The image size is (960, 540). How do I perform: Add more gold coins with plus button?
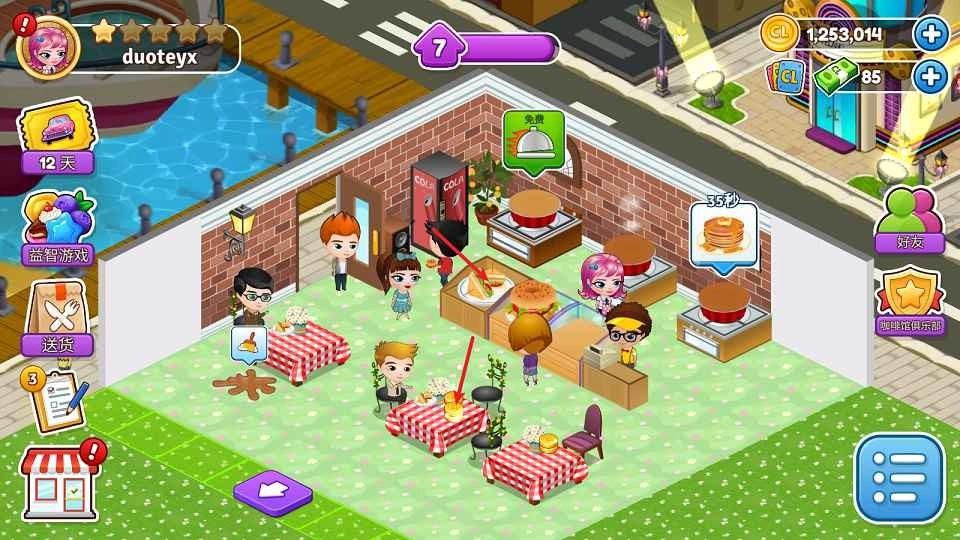pos(931,35)
